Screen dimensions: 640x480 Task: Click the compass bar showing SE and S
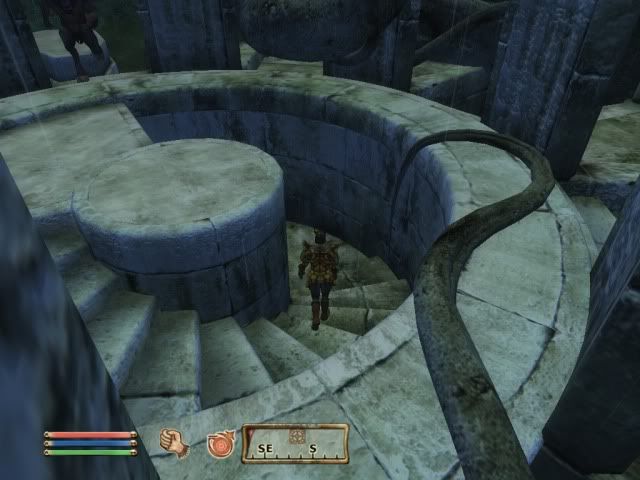(295, 444)
